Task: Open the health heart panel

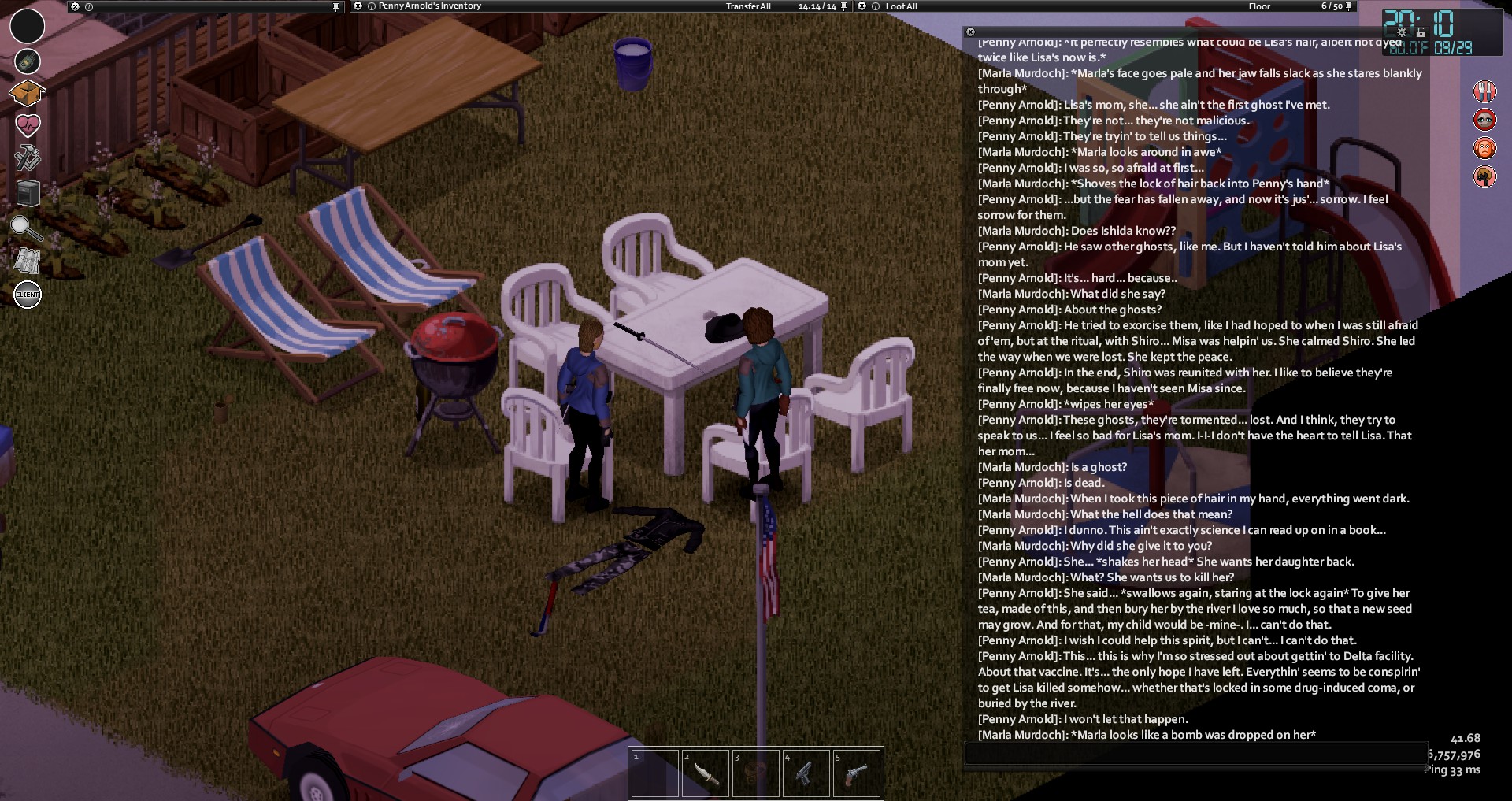Action: coord(28,124)
